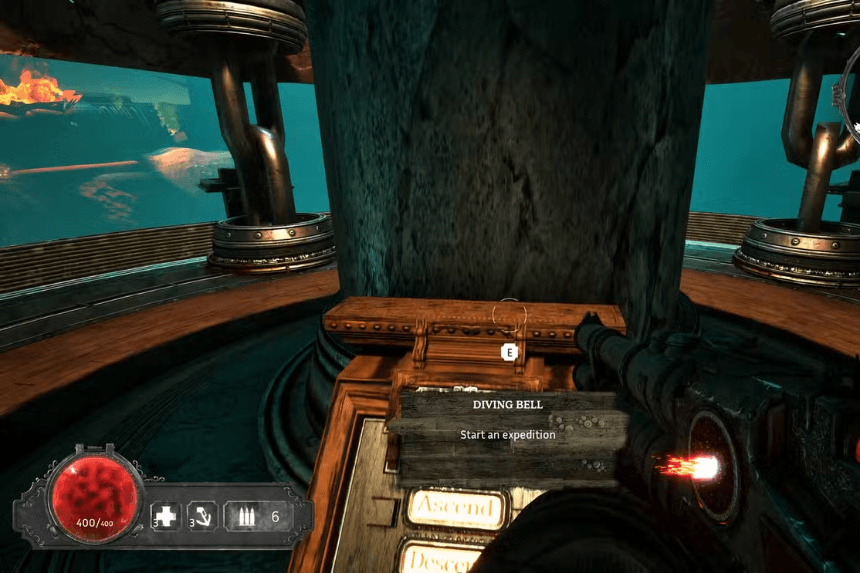Use the anchor item slot
Image resolution: width=860 pixels, height=573 pixels.
coord(202,516)
